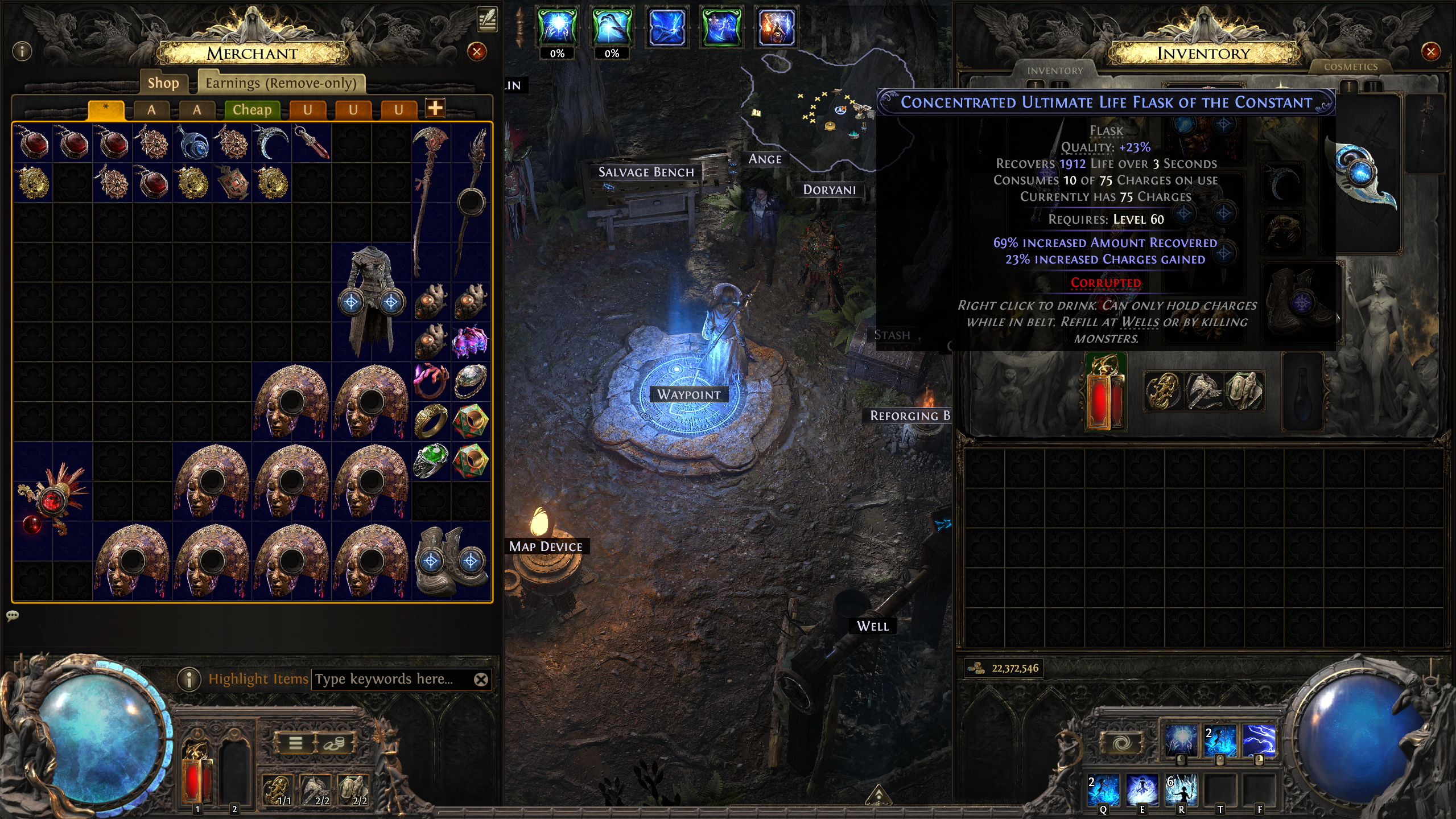
Task: Activate the lightning skill bound to Q
Action: (1103, 790)
